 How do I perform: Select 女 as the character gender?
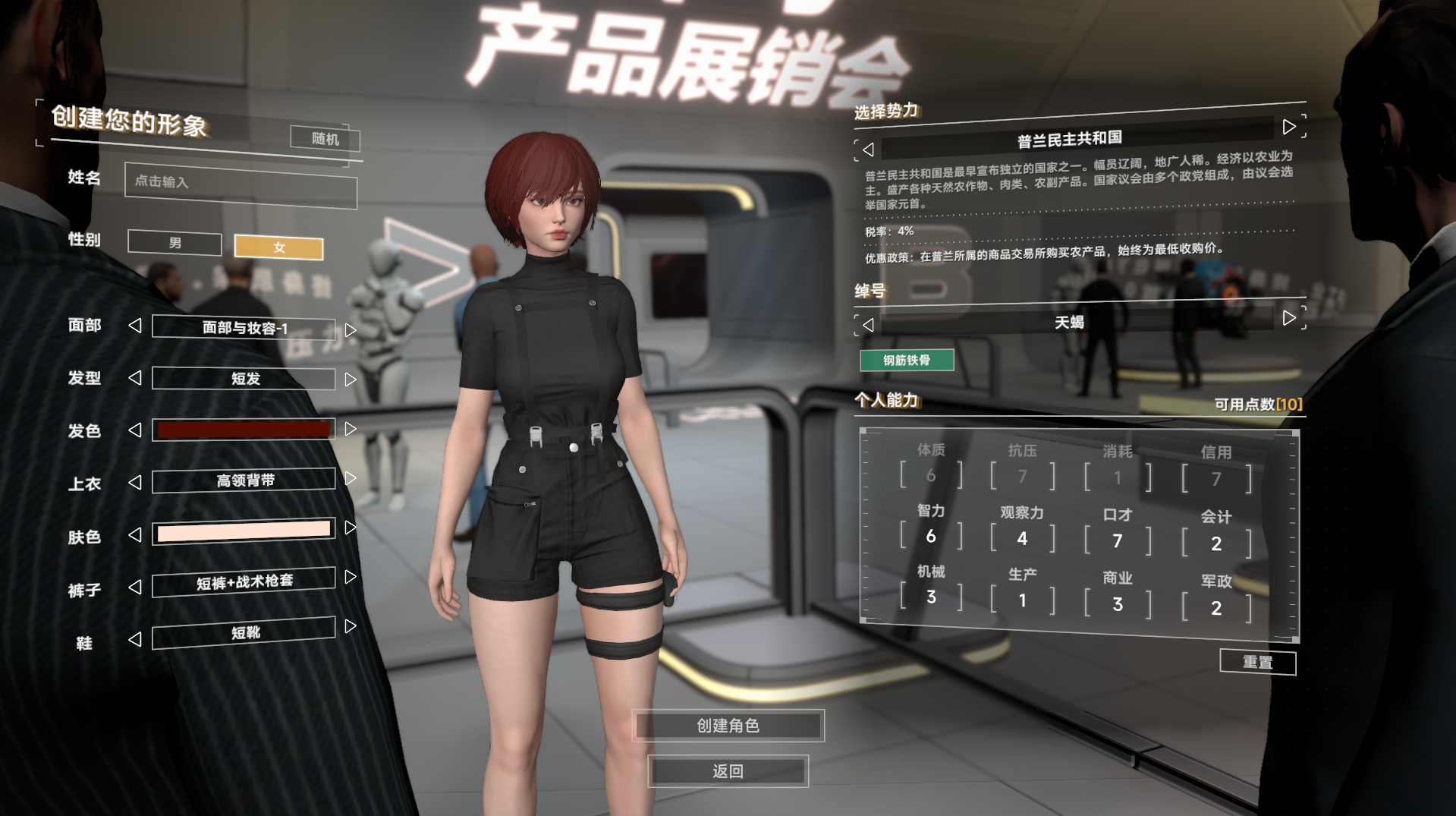(x=278, y=248)
